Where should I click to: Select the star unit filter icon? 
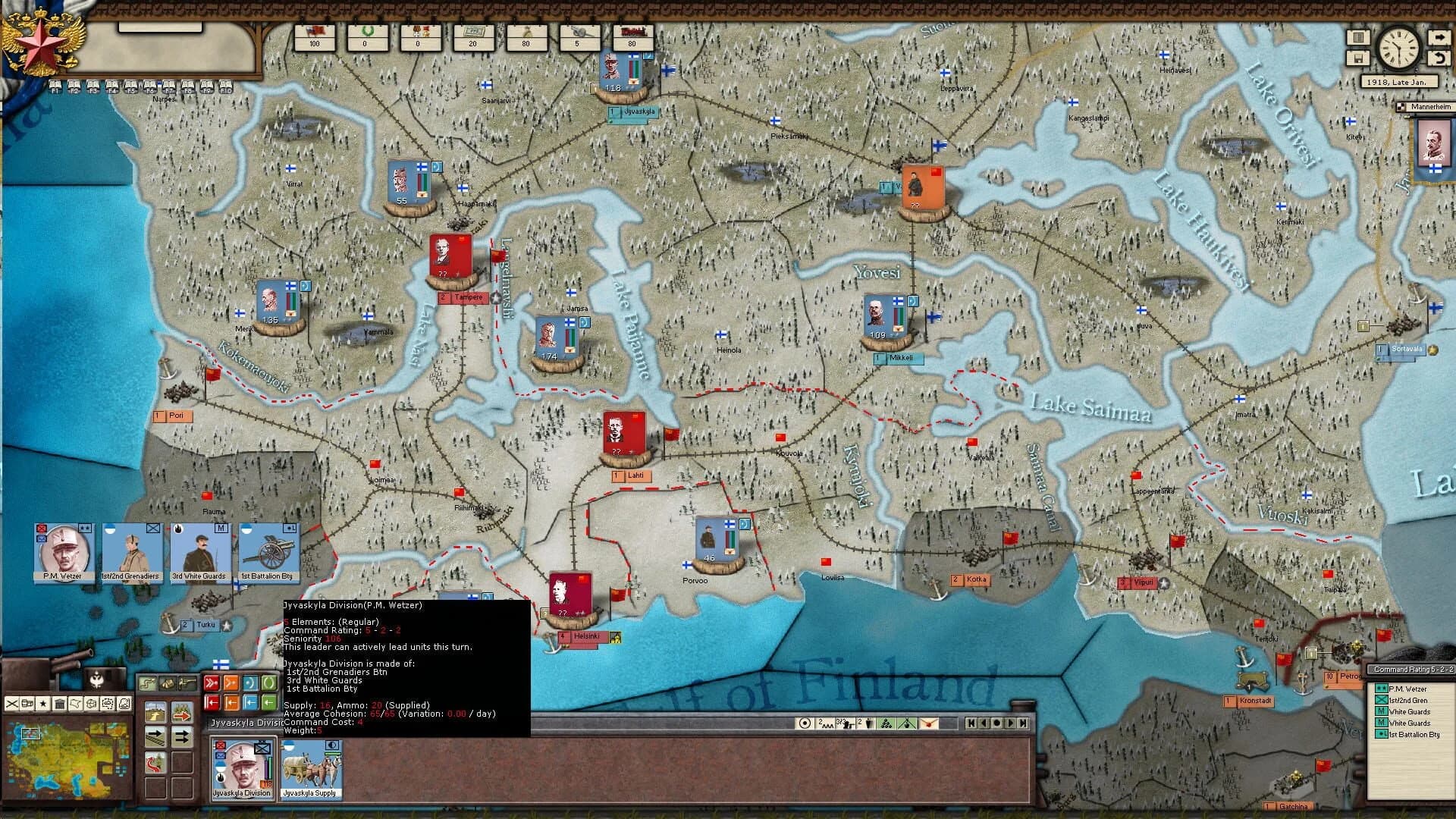click(44, 704)
